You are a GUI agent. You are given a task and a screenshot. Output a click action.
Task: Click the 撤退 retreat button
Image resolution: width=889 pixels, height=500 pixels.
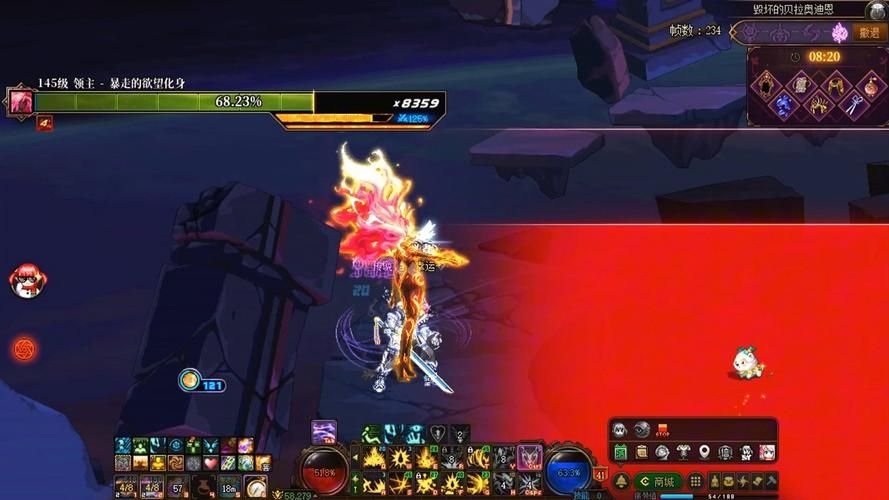tap(869, 32)
